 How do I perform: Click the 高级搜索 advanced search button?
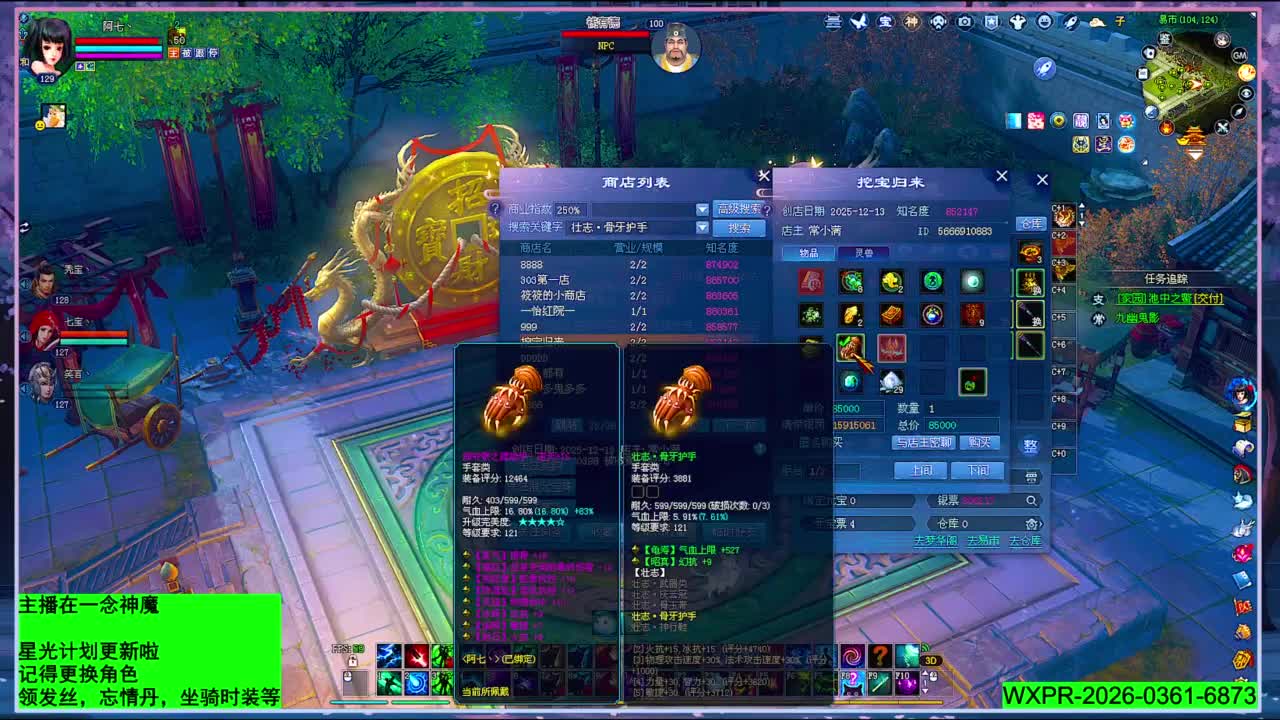[738, 209]
